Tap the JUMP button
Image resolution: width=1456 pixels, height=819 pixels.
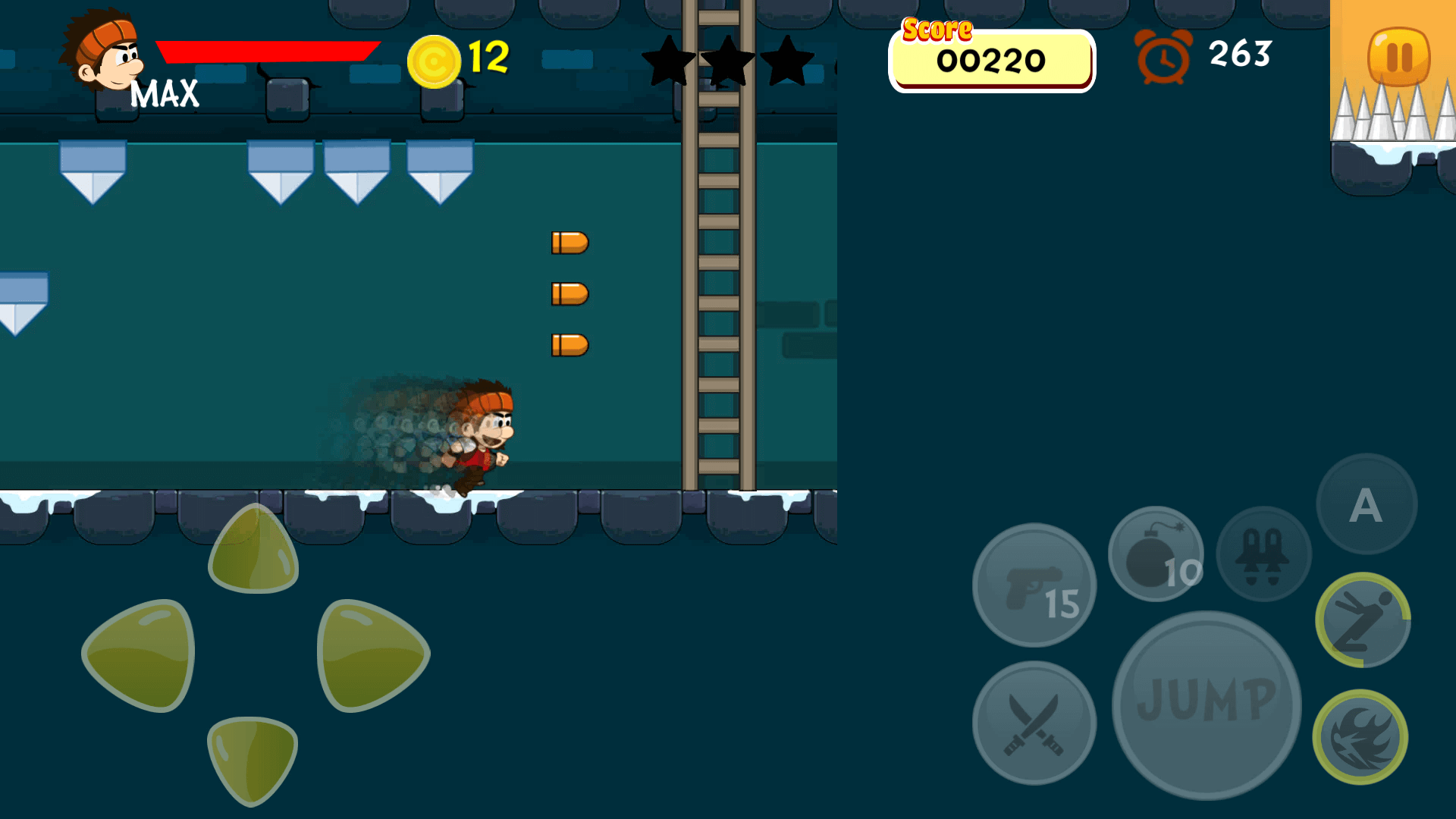[x=1206, y=704]
